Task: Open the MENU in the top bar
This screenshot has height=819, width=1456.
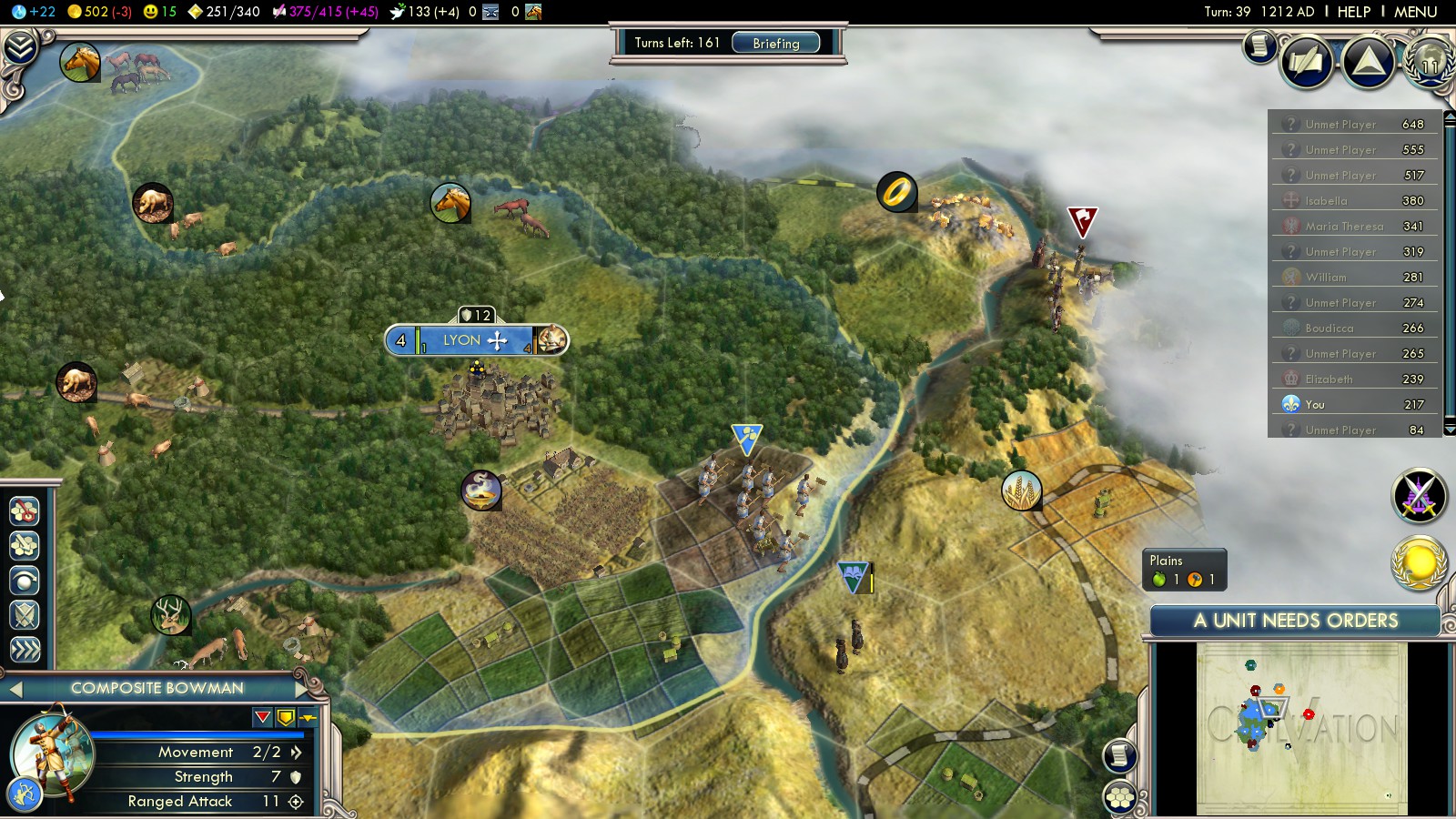Action: [x=1415, y=12]
